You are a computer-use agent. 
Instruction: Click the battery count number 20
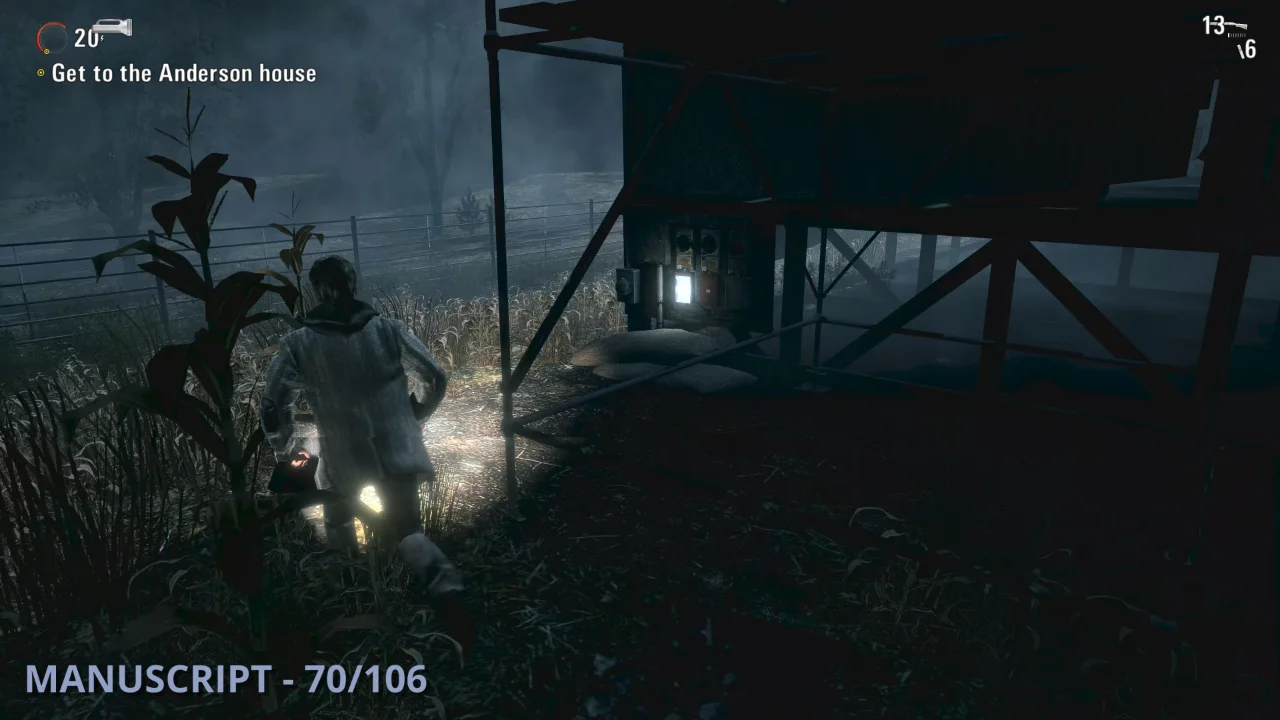(85, 37)
